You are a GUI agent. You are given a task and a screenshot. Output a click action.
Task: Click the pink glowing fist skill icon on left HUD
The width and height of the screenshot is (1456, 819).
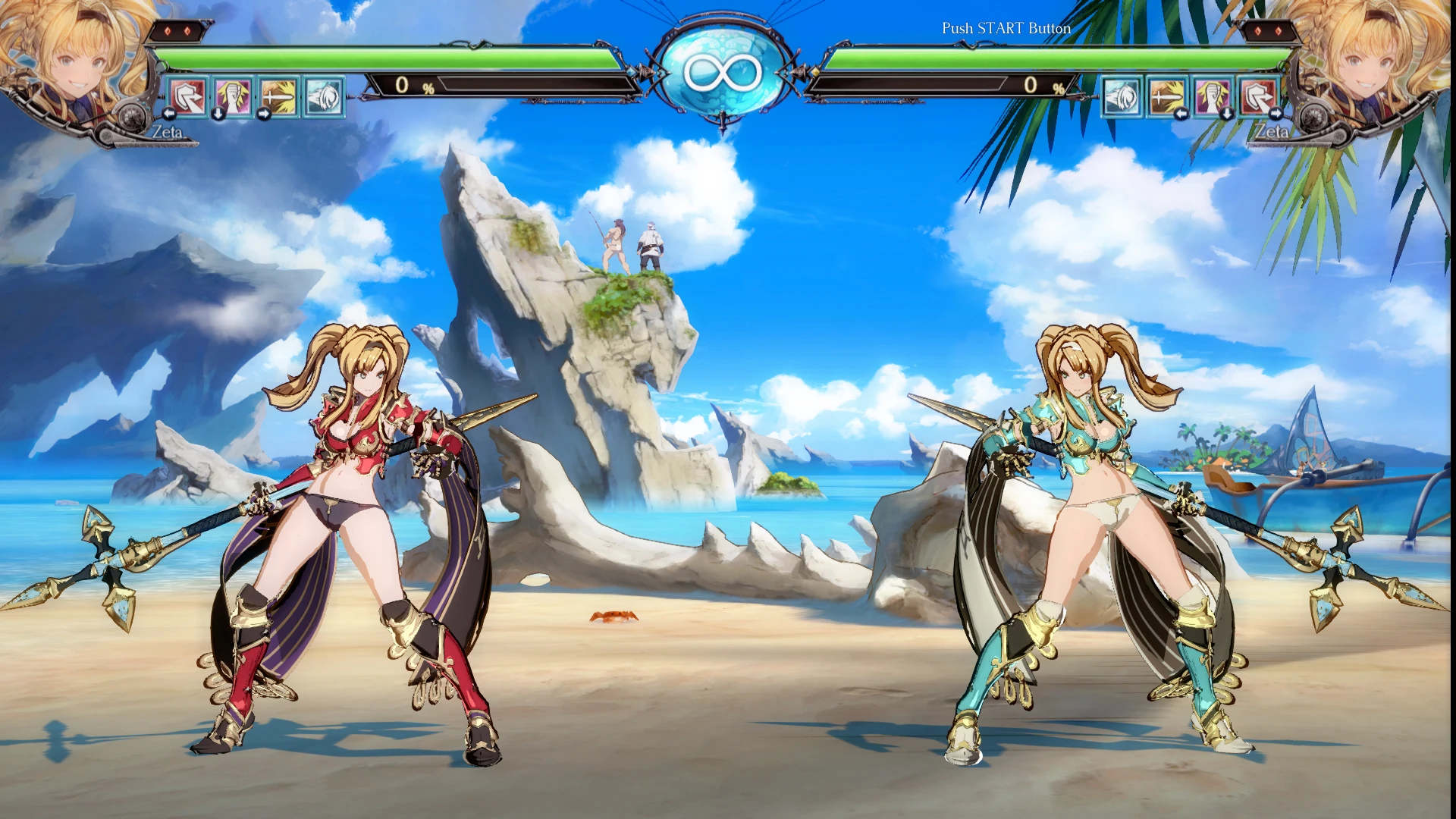click(234, 97)
